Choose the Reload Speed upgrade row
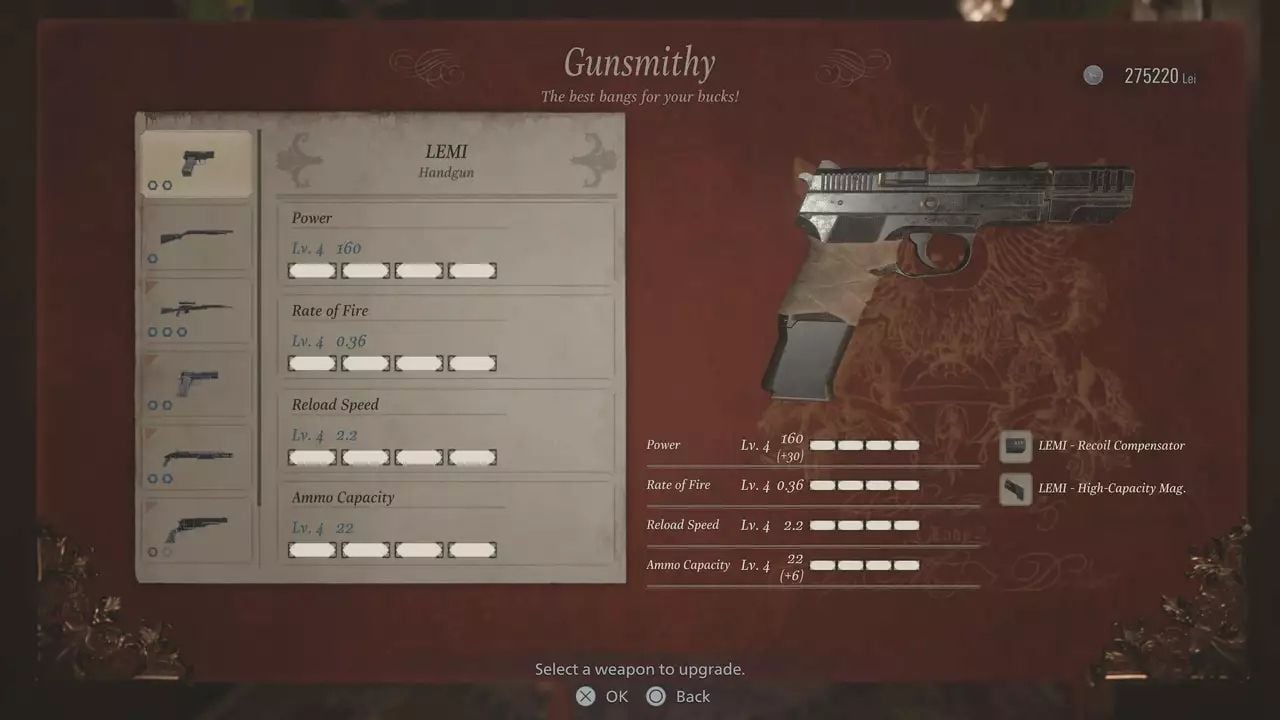1280x720 pixels. click(445, 432)
